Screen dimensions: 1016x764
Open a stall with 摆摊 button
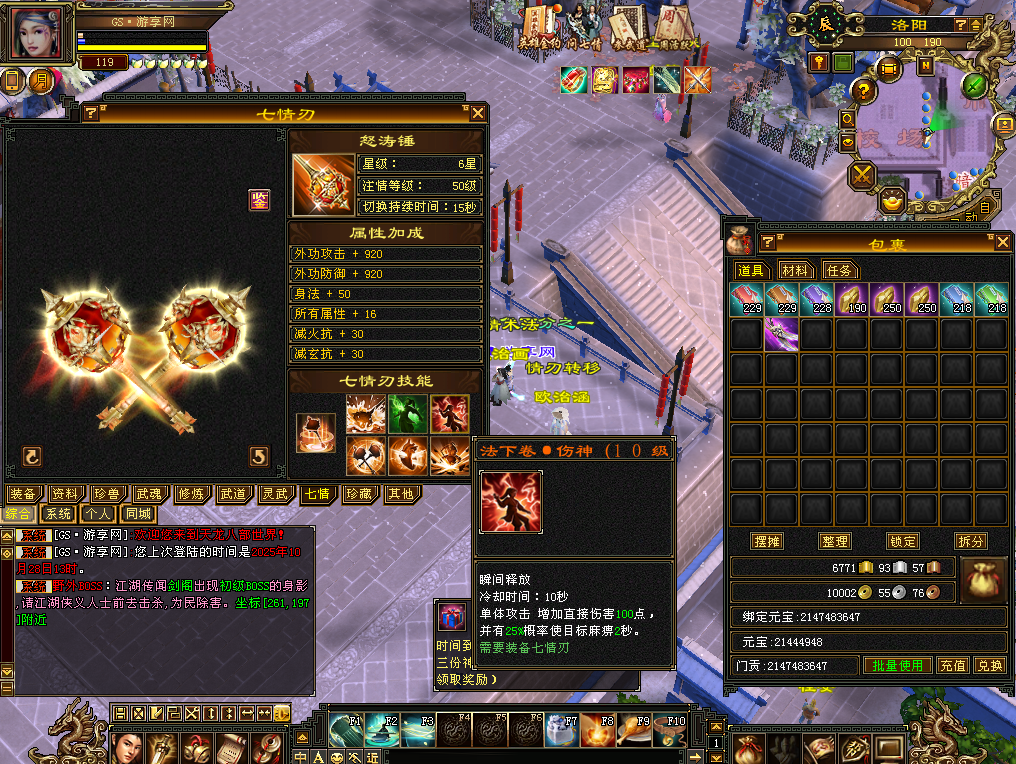tap(767, 541)
